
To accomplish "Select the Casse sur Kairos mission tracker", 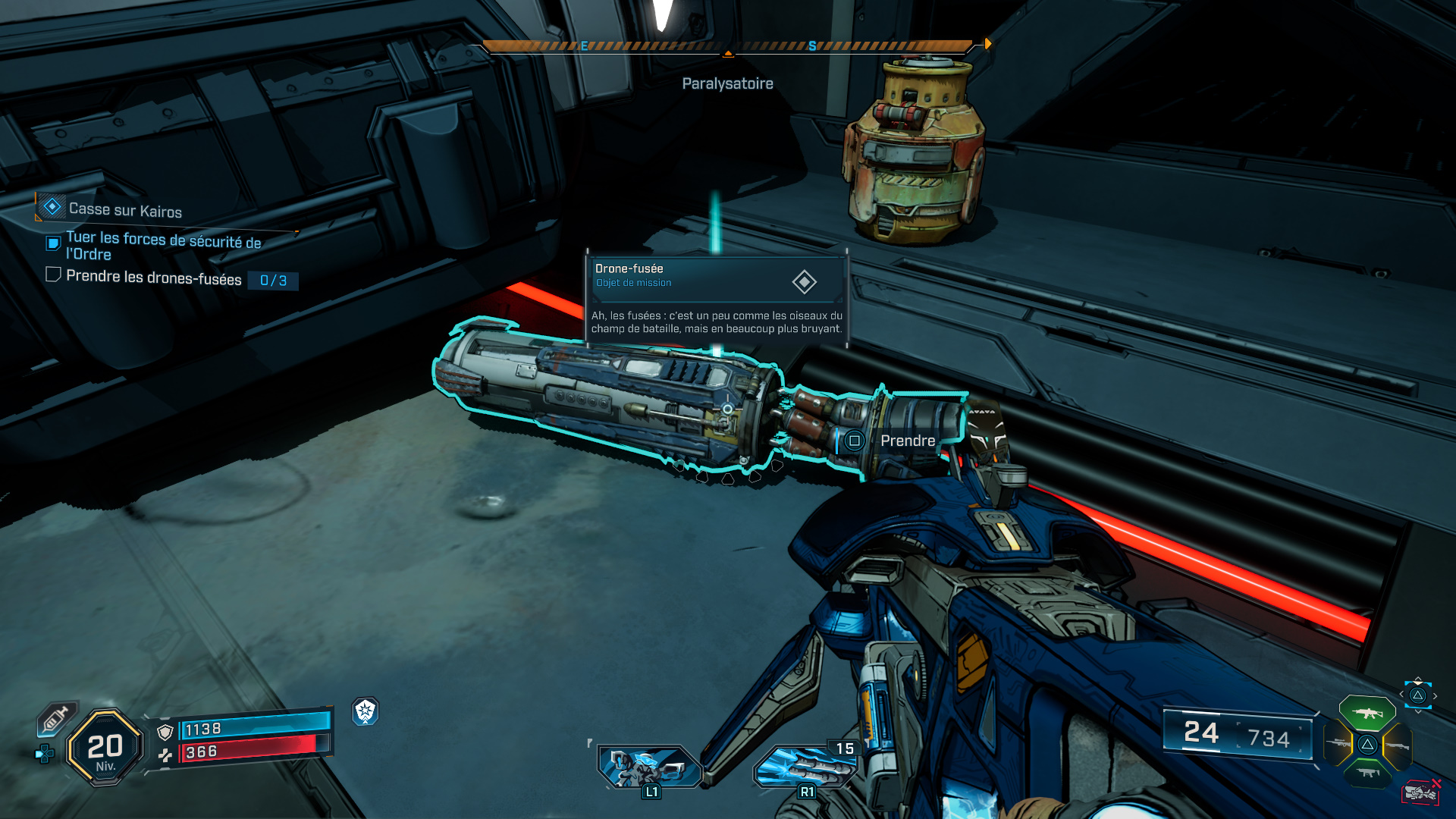I will pos(125,209).
